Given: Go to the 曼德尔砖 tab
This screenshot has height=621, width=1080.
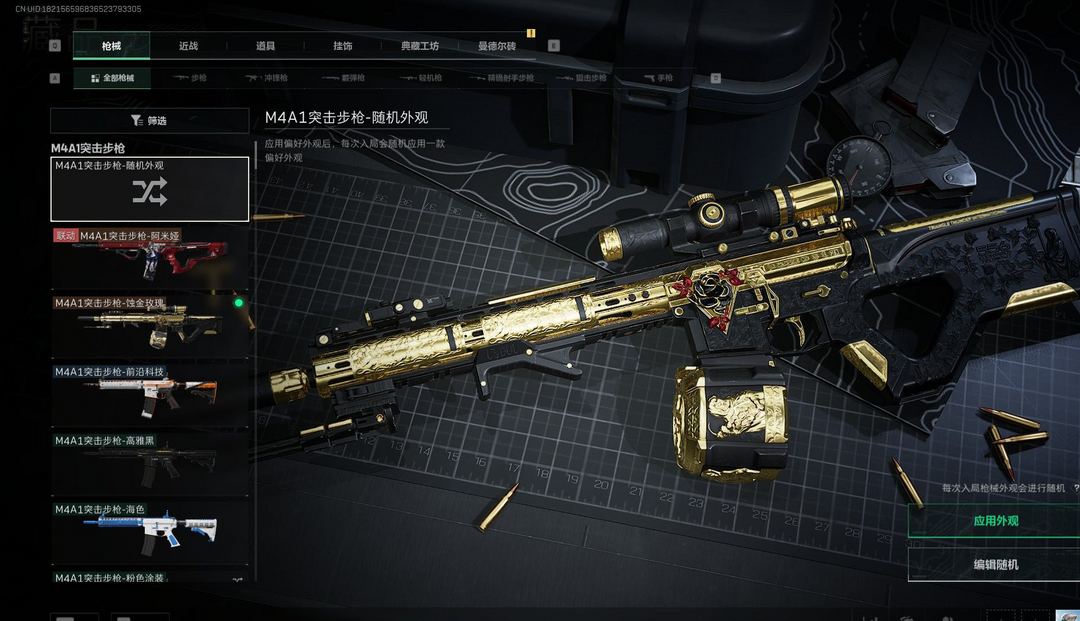Looking at the screenshot, I should pos(497,46).
